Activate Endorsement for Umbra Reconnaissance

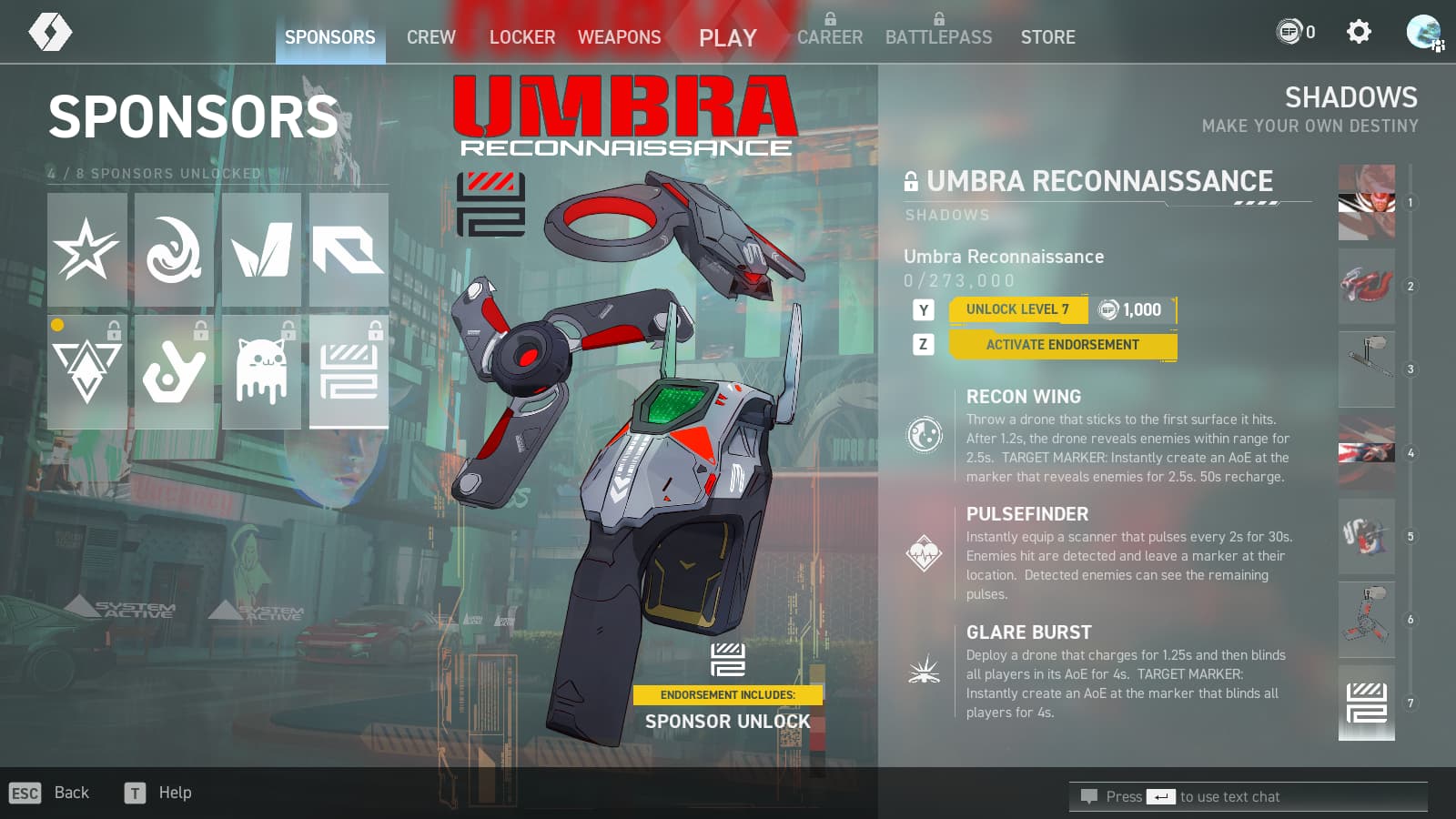(1062, 345)
